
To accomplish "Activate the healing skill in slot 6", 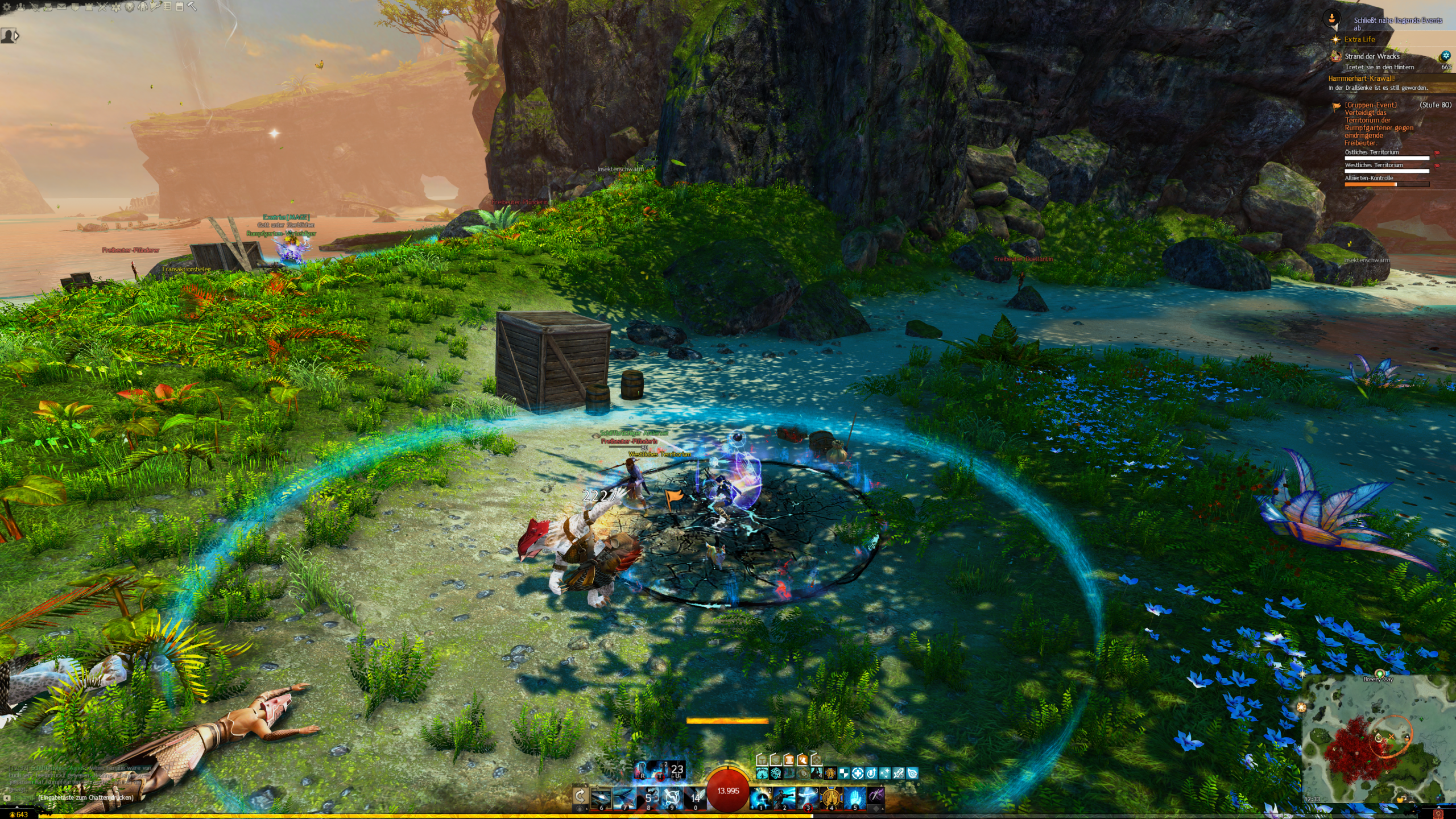I will pos(601,797).
